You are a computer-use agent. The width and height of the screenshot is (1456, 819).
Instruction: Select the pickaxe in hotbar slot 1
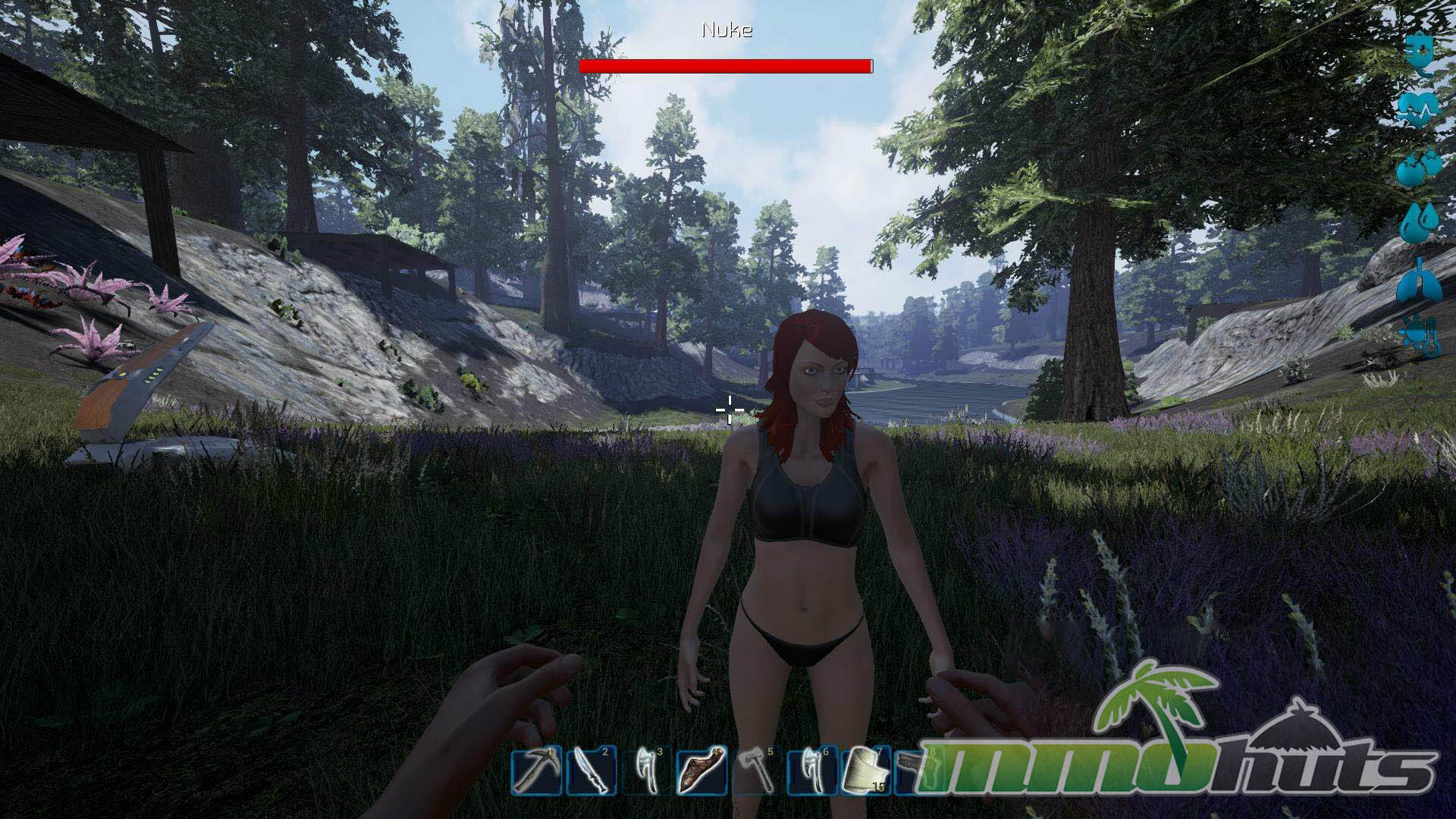coord(535,771)
